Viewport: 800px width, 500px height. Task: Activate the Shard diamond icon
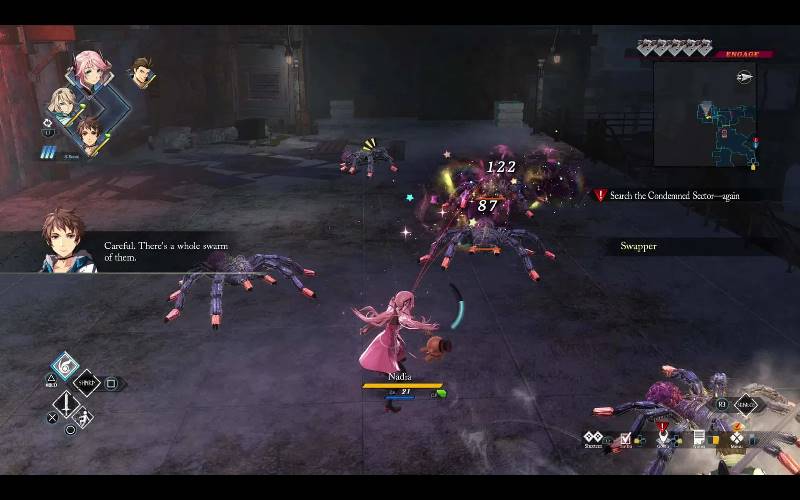pos(87,383)
